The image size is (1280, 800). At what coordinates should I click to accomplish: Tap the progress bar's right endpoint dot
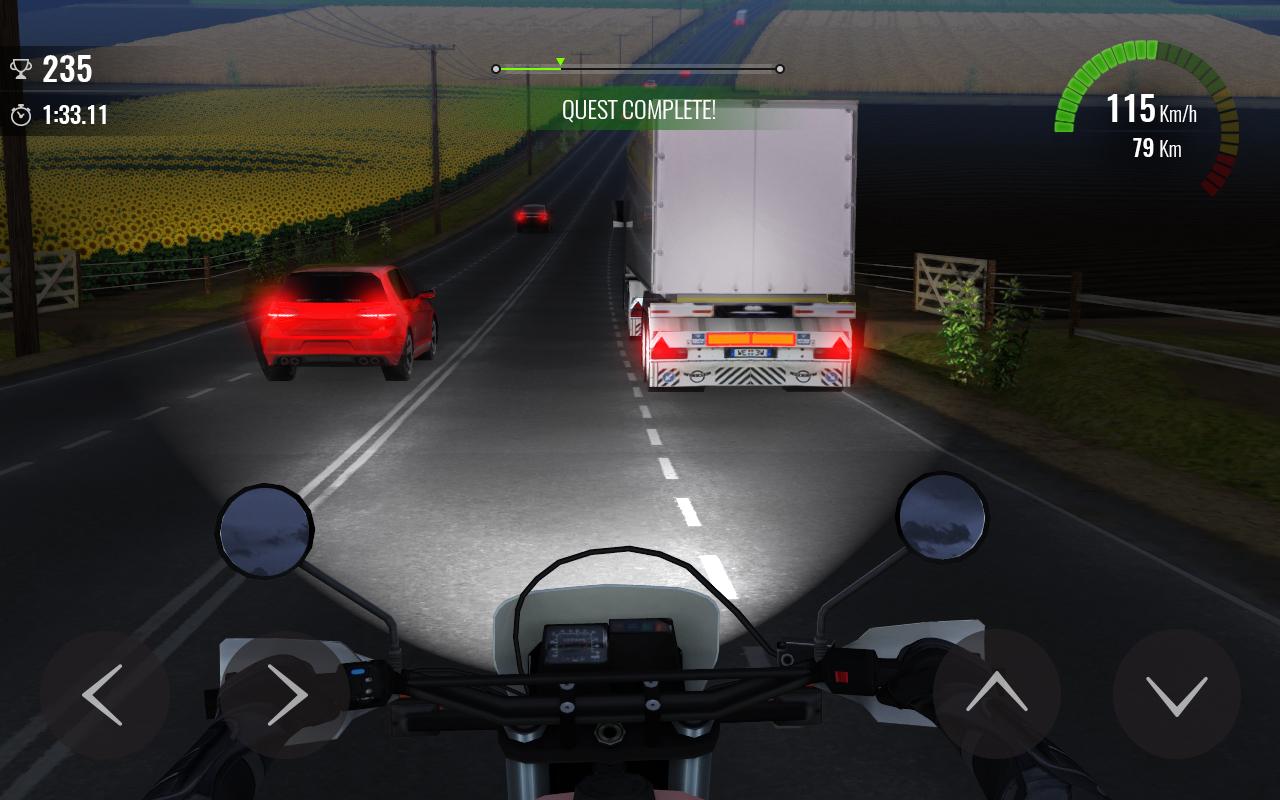(778, 69)
